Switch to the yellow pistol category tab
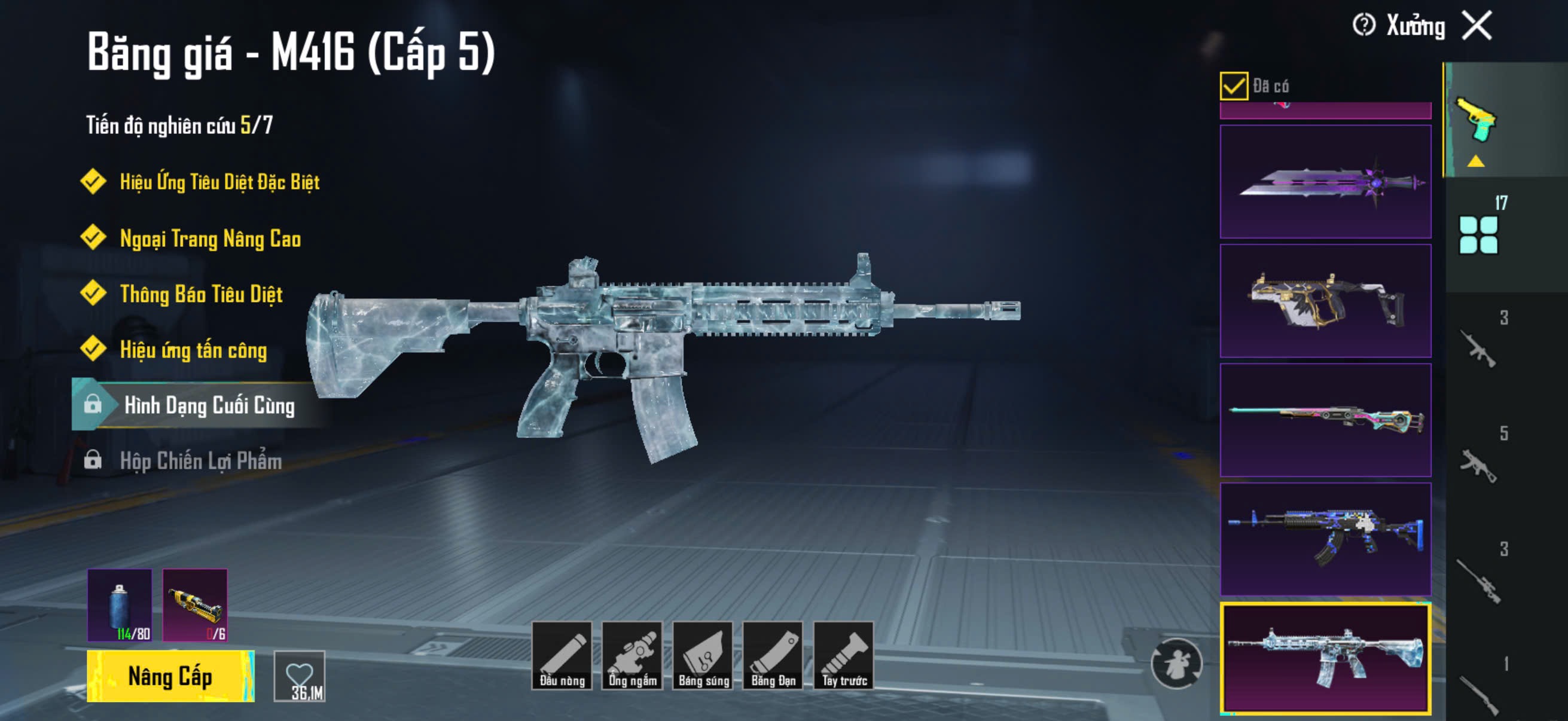Viewport: 1568px width, 721px height. [x=1475, y=120]
